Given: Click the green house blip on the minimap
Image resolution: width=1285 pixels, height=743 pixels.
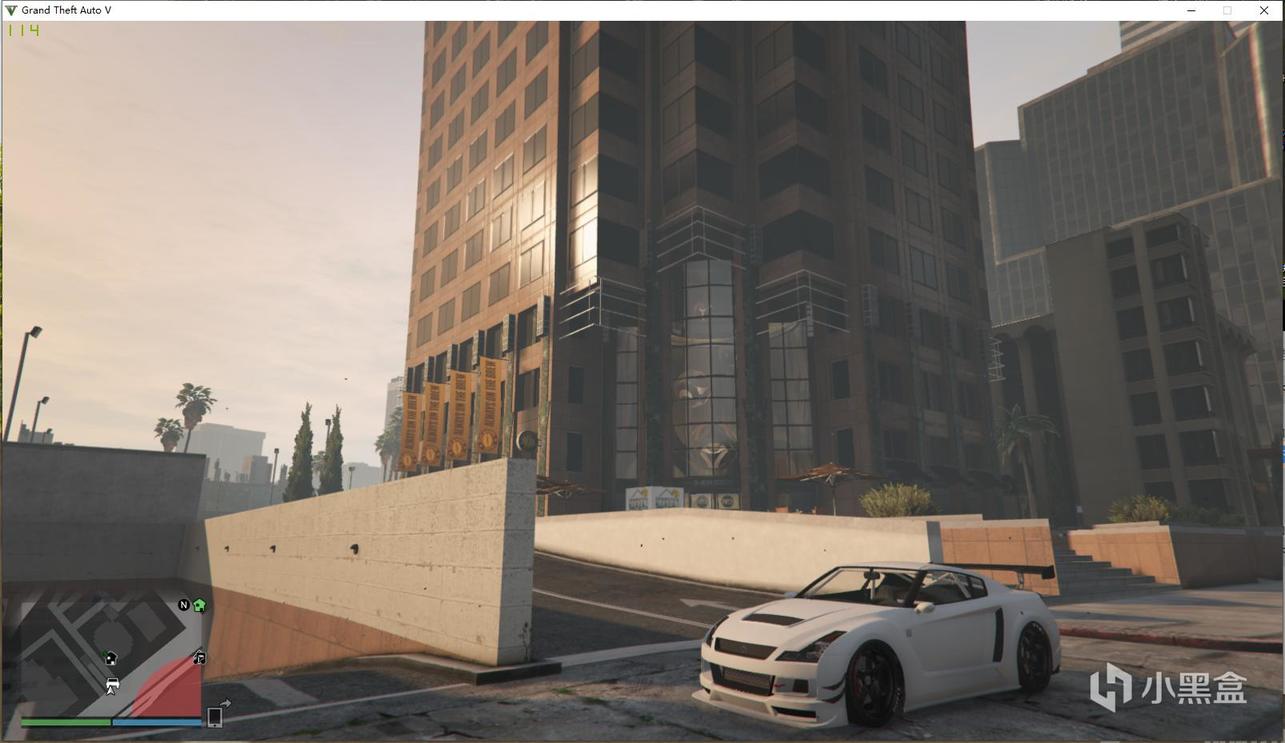Looking at the screenshot, I should coord(199,605).
